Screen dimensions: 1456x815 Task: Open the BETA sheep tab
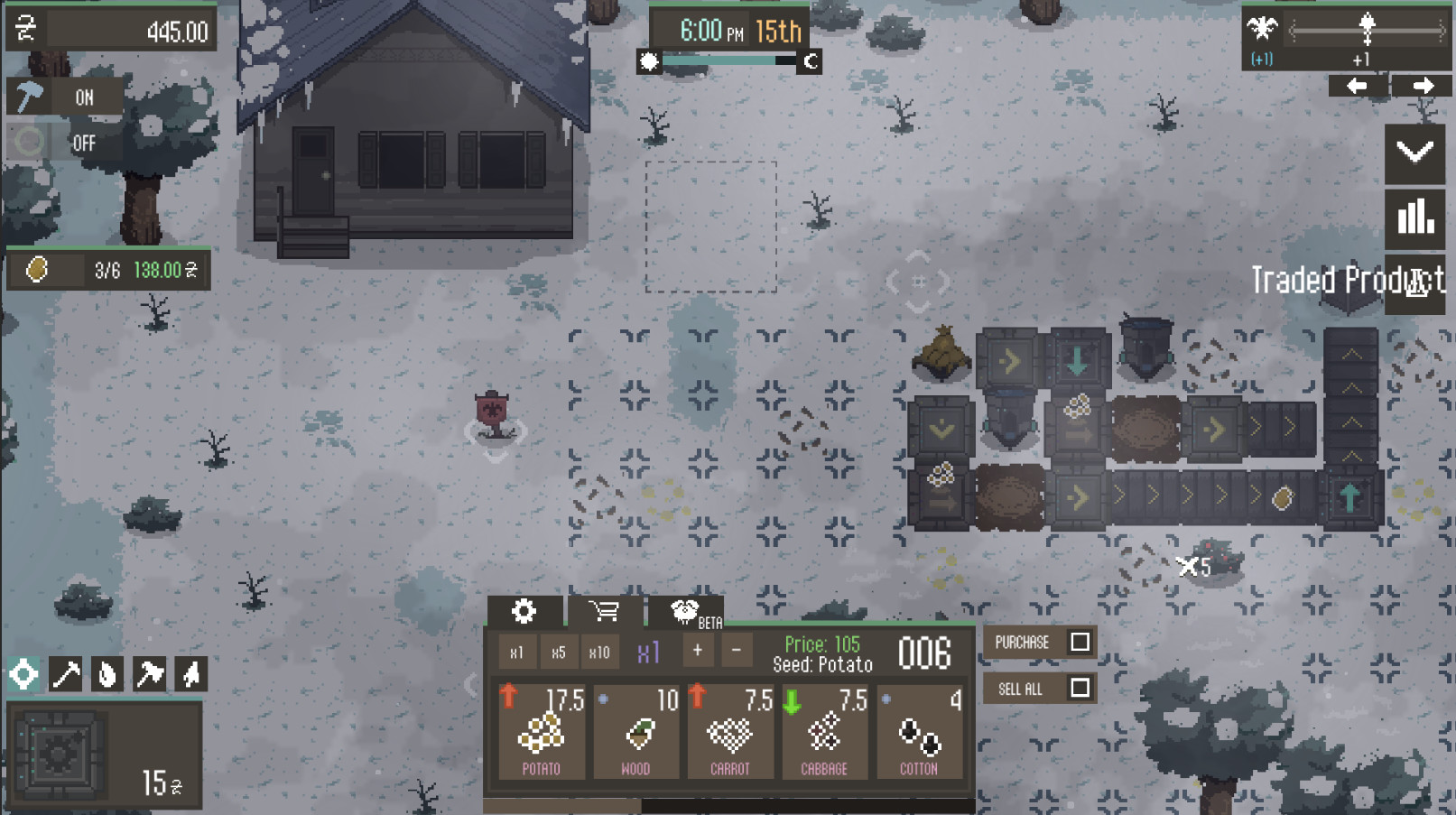pyautogui.click(x=686, y=612)
